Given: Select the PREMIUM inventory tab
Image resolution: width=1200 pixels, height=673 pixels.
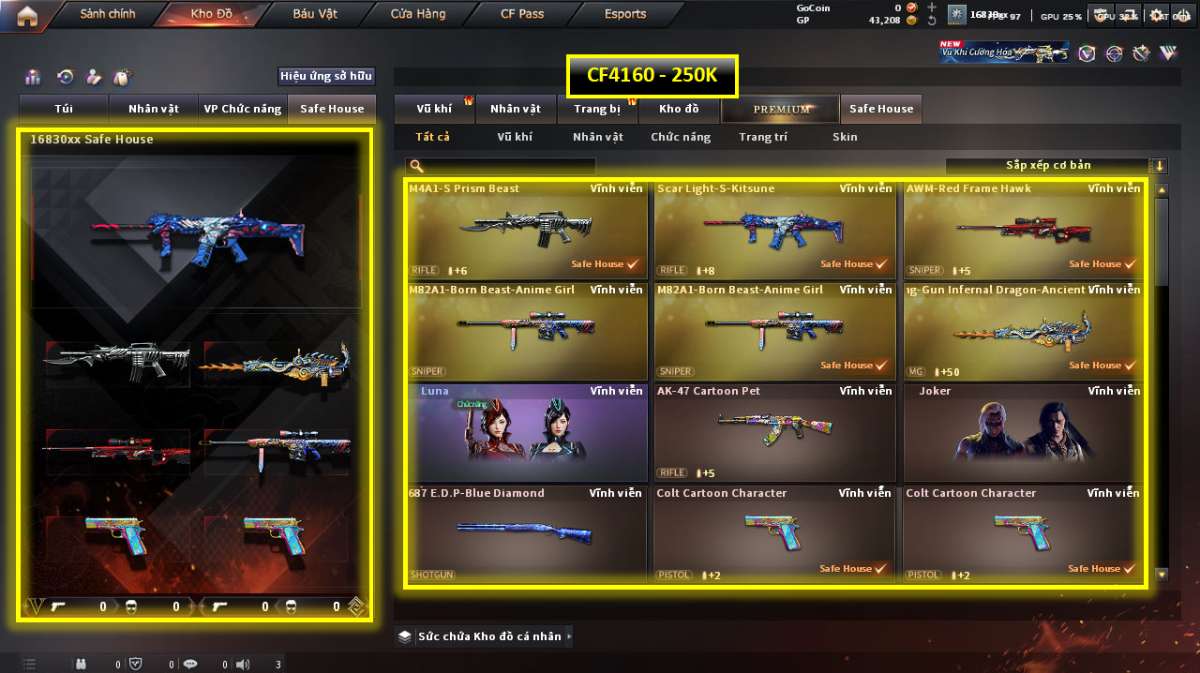Looking at the screenshot, I should (781, 109).
